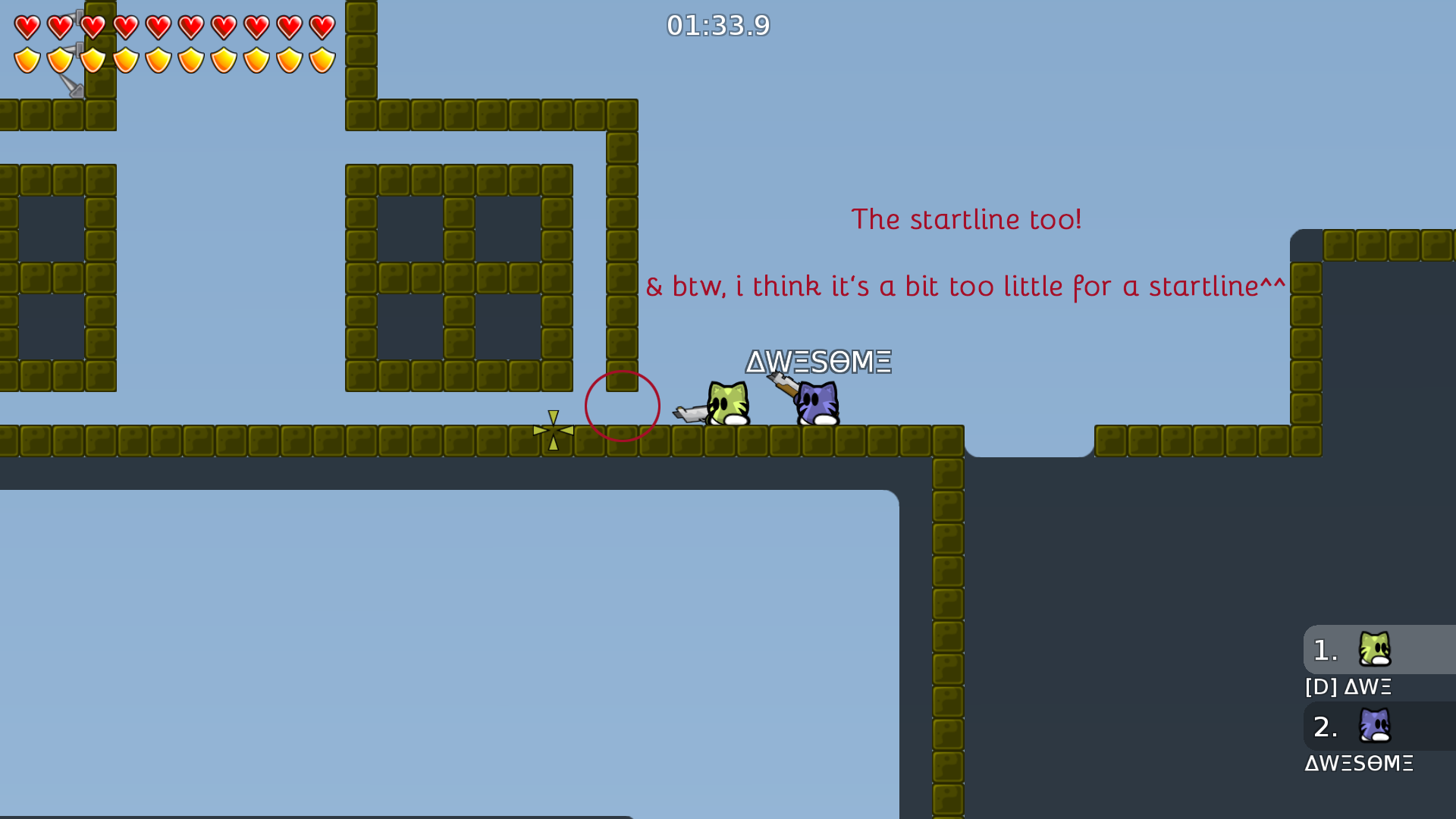This screenshot has height=819, width=1456.
Task: Click the shotgun held by the green tee
Action: click(690, 413)
